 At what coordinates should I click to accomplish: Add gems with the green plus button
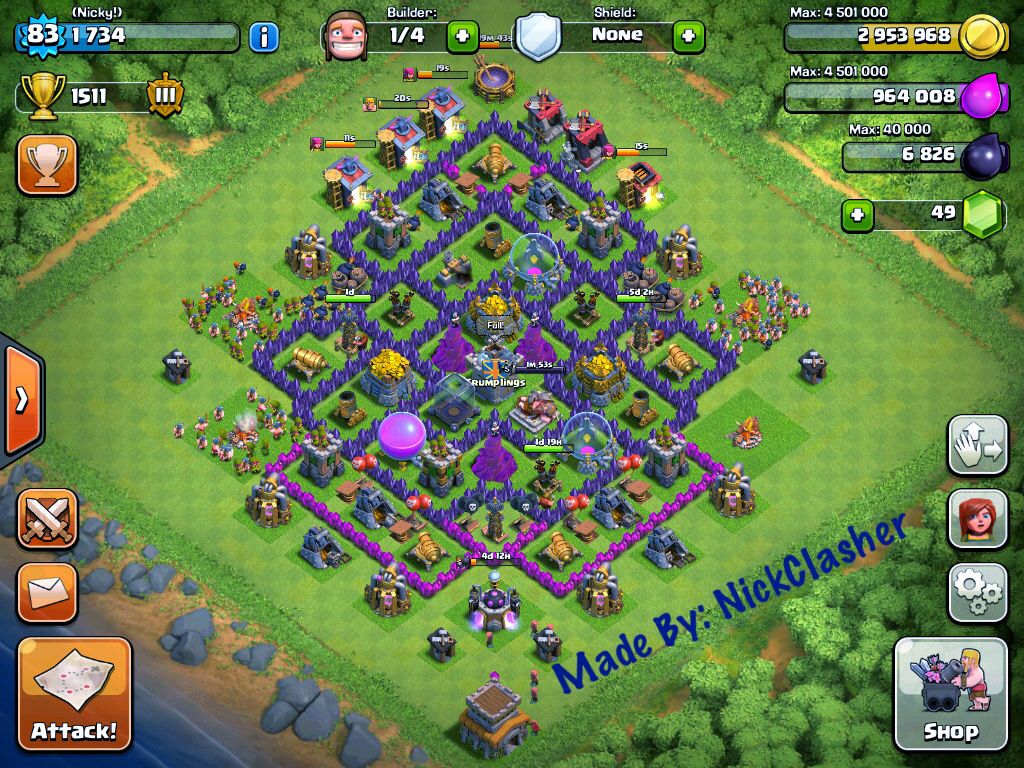click(x=855, y=214)
